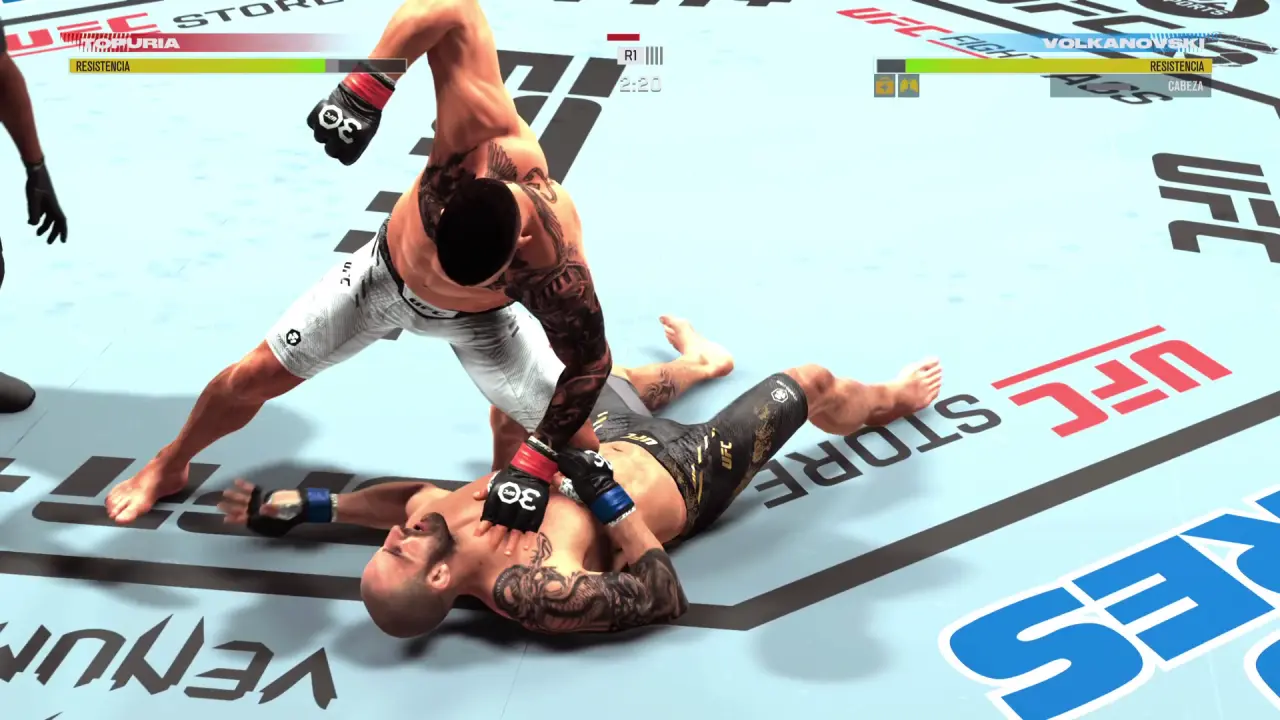The height and width of the screenshot is (720, 1280).
Task: Select the lungs status icon under Volkanovski's bar
Action: [908, 86]
